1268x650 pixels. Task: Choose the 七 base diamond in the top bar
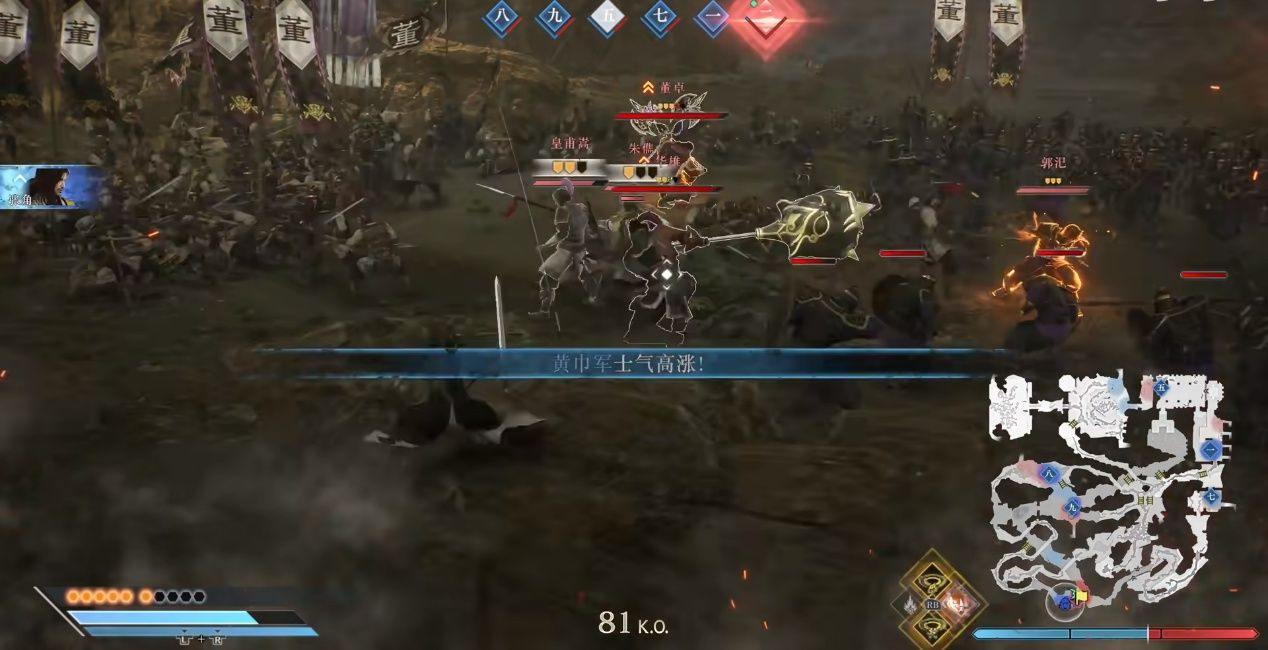[x=659, y=18]
